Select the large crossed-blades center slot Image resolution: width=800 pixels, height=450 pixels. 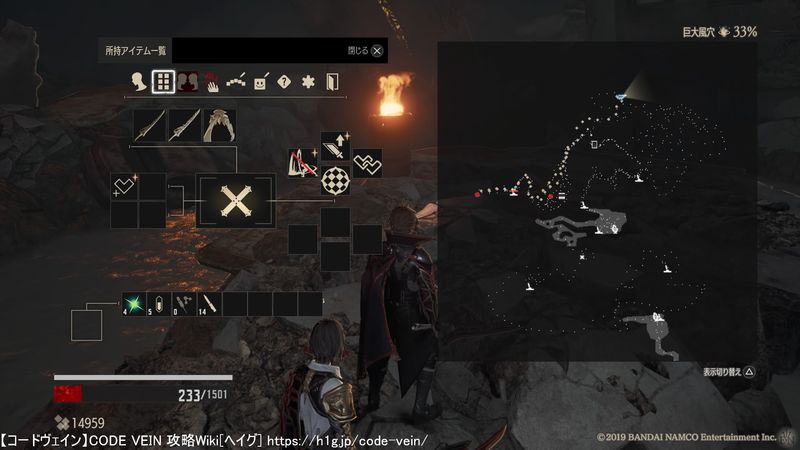tap(236, 201)
